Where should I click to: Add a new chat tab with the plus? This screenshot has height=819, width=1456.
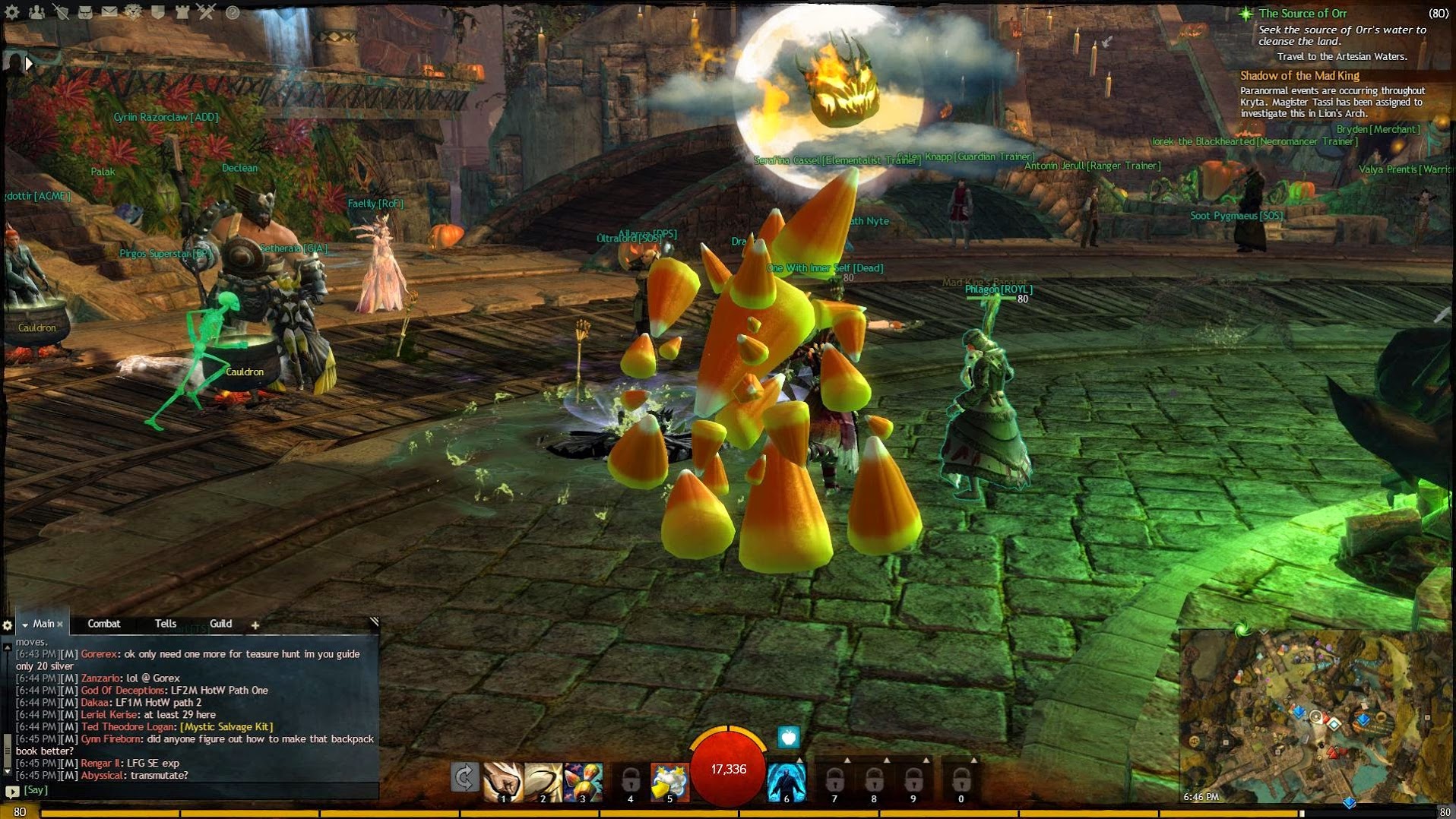pos(255,625)
